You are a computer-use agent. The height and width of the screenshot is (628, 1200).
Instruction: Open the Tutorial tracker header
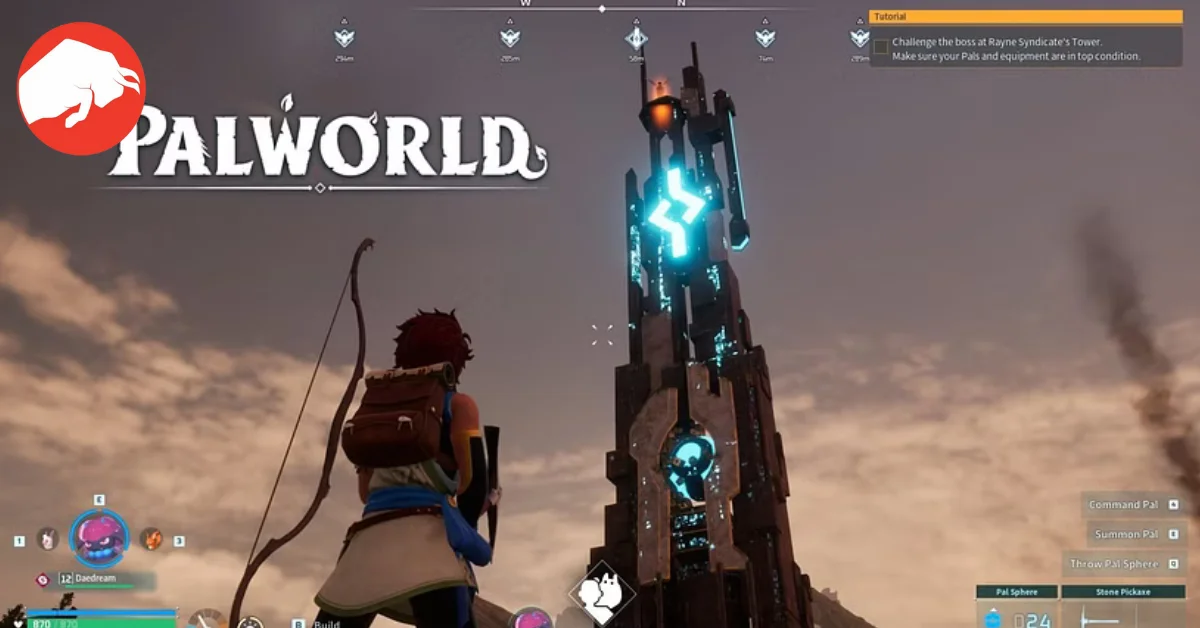(x=1025, y=16)
